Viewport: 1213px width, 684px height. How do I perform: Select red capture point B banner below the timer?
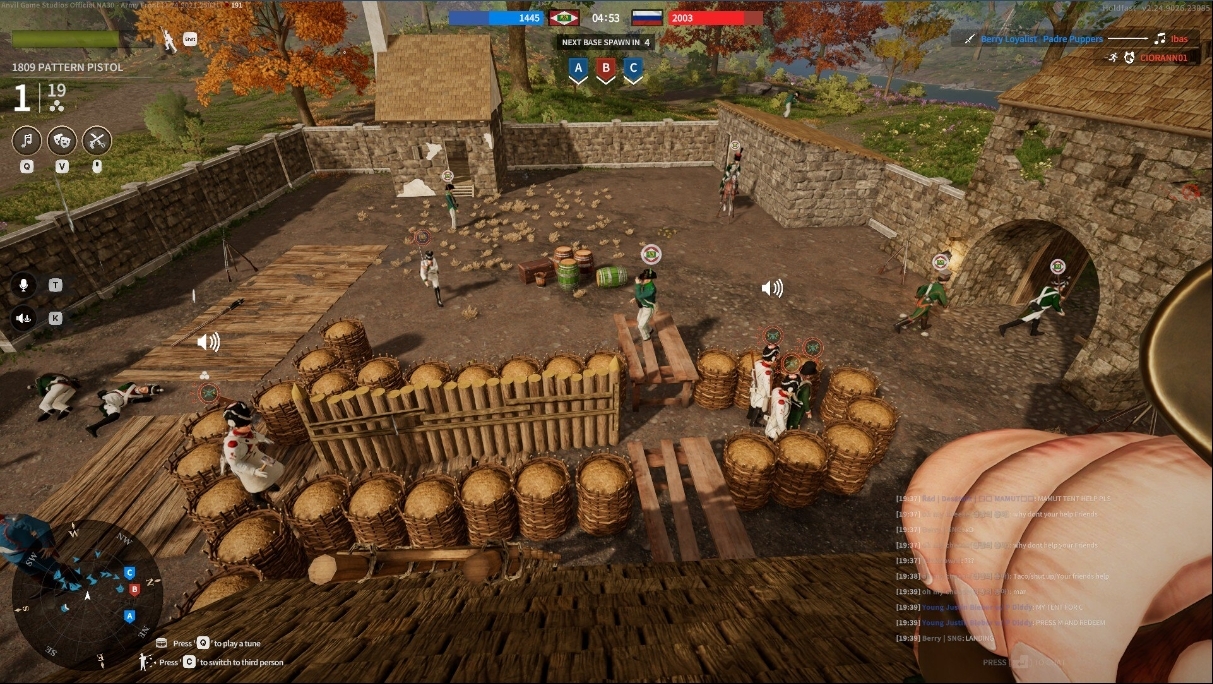pos(605,69)
